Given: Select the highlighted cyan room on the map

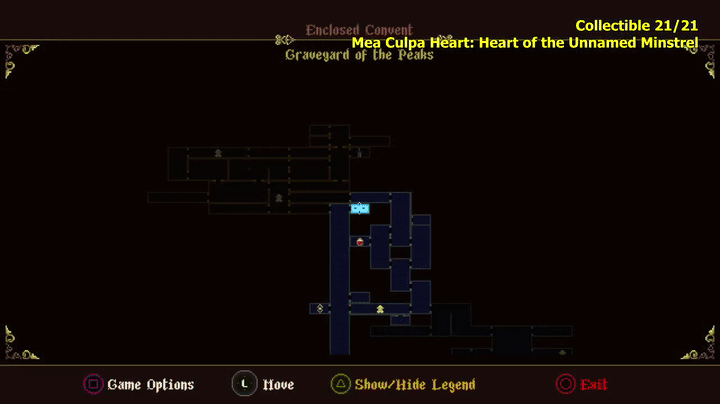Looking at the screenshot, I should click(x=360, y=208).
